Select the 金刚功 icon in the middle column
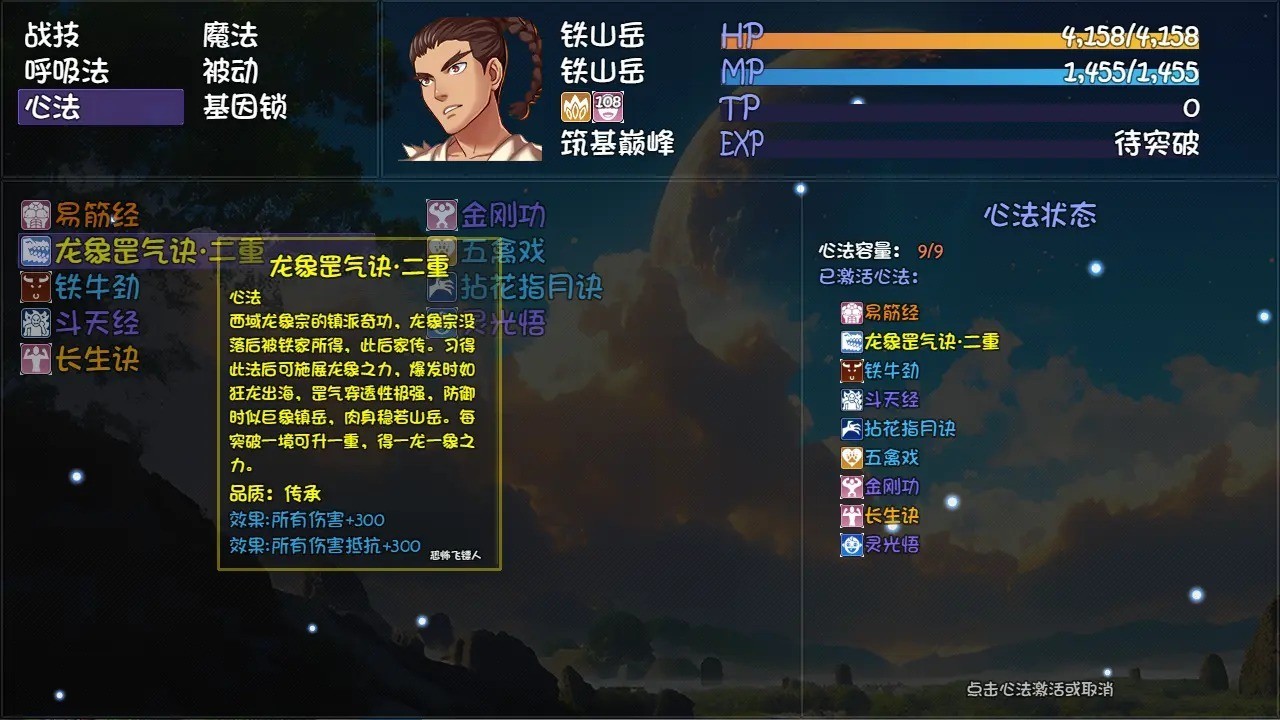 pyautogui.click(x=440, y=214)
